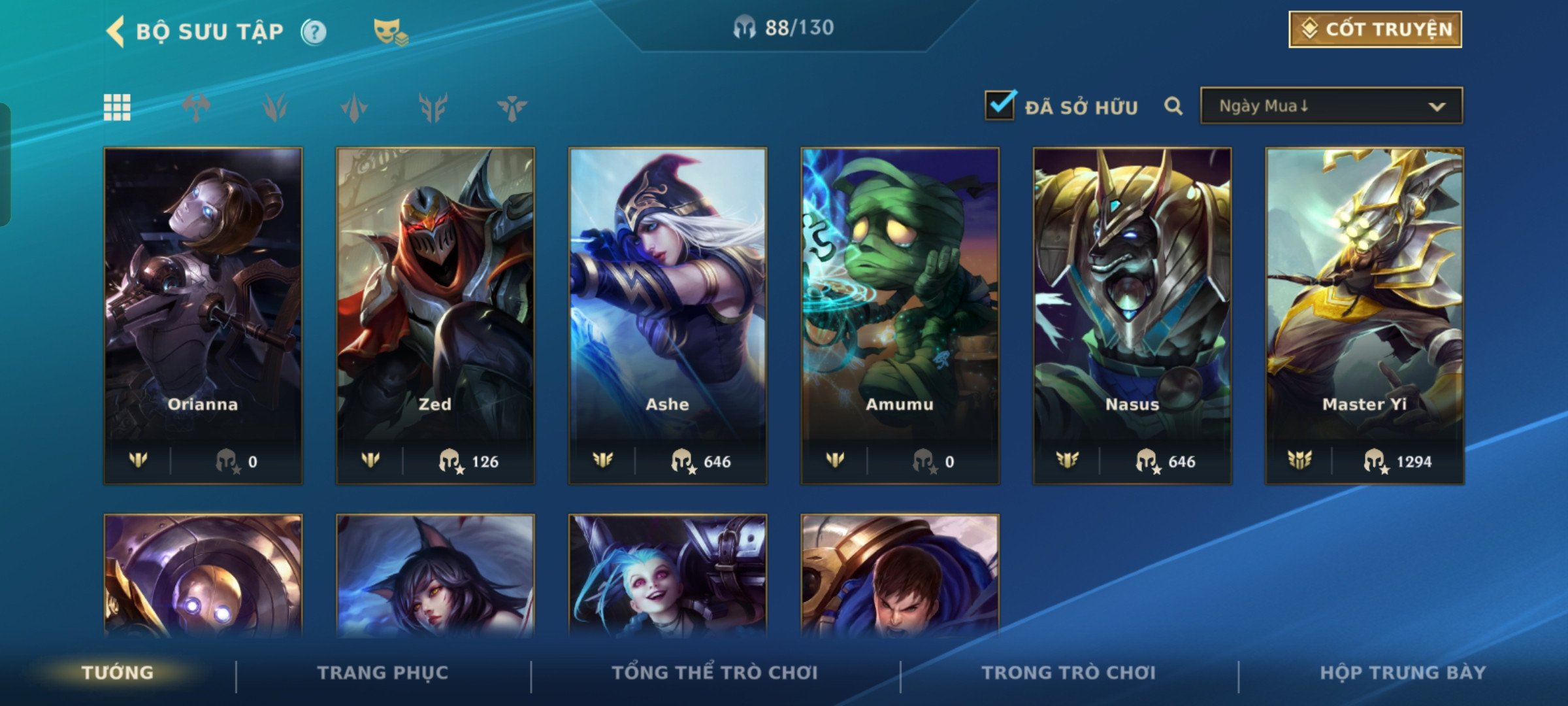Open the Tổng Thể Trò Chơi tab
The height and width of the screenshot is (706, 1568).
pos(715,673)
